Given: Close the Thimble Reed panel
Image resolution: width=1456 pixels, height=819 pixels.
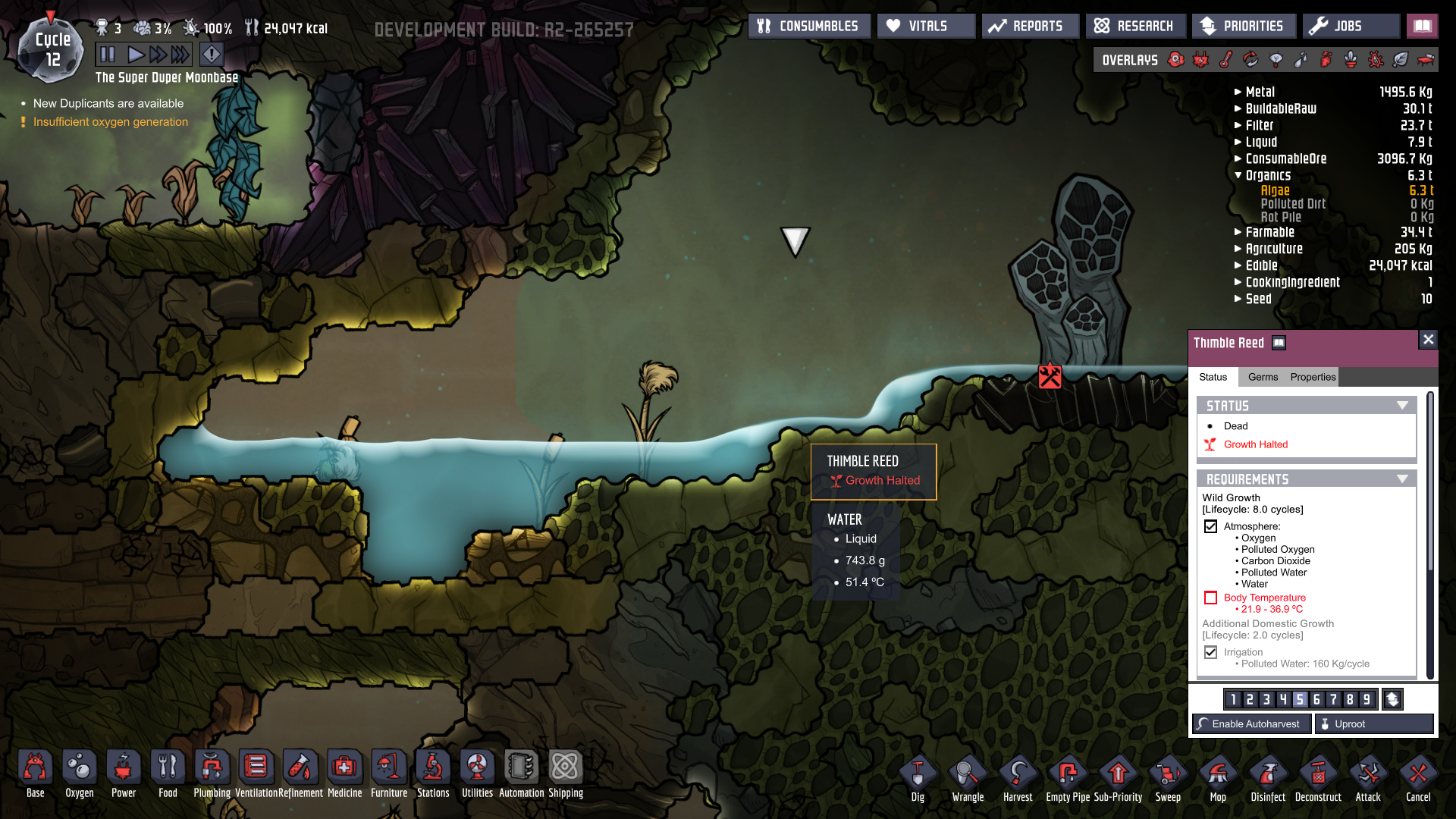Looking at the screenshot, I should 1428,340.
